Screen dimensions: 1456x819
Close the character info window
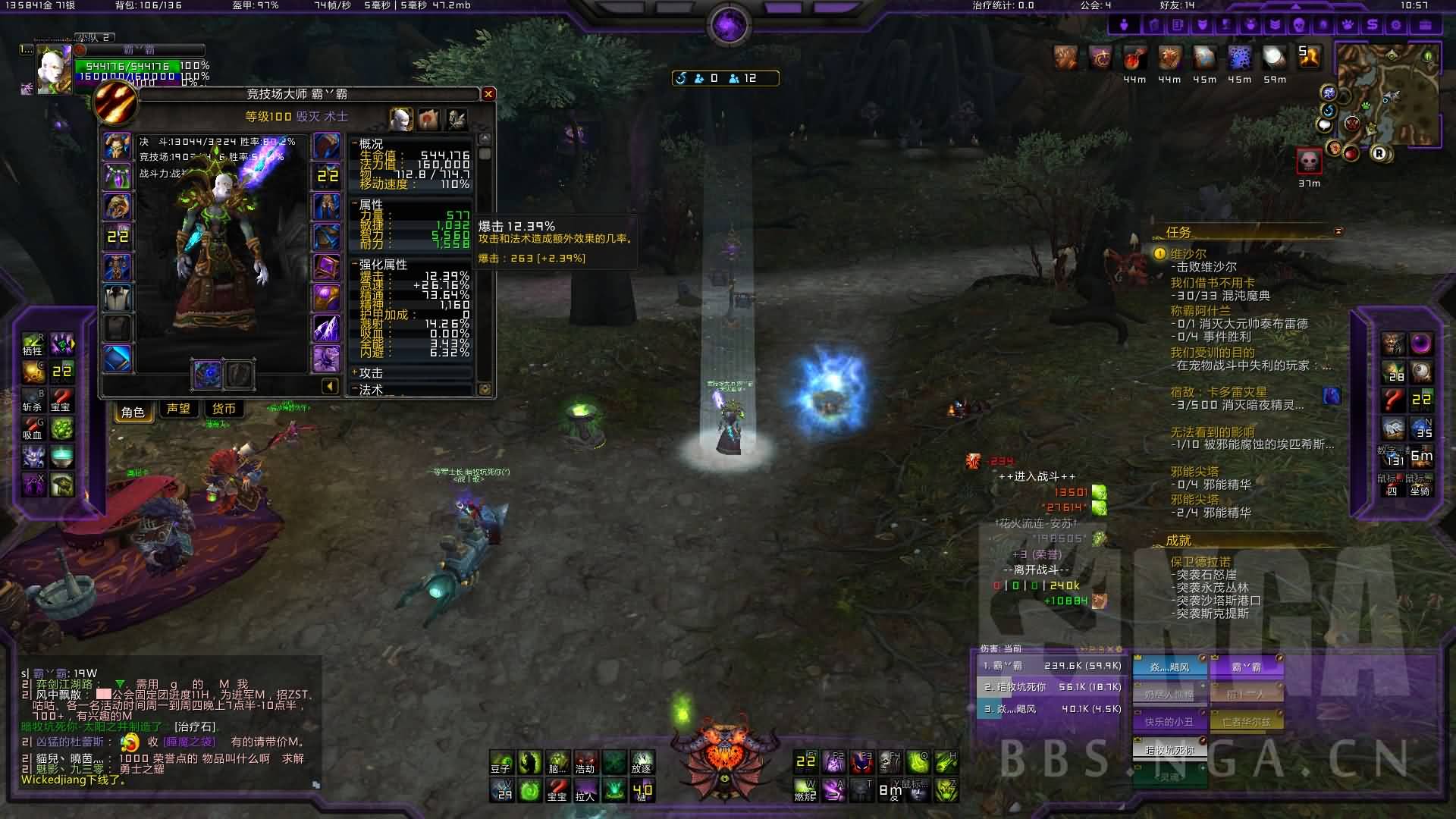point(488,94)
